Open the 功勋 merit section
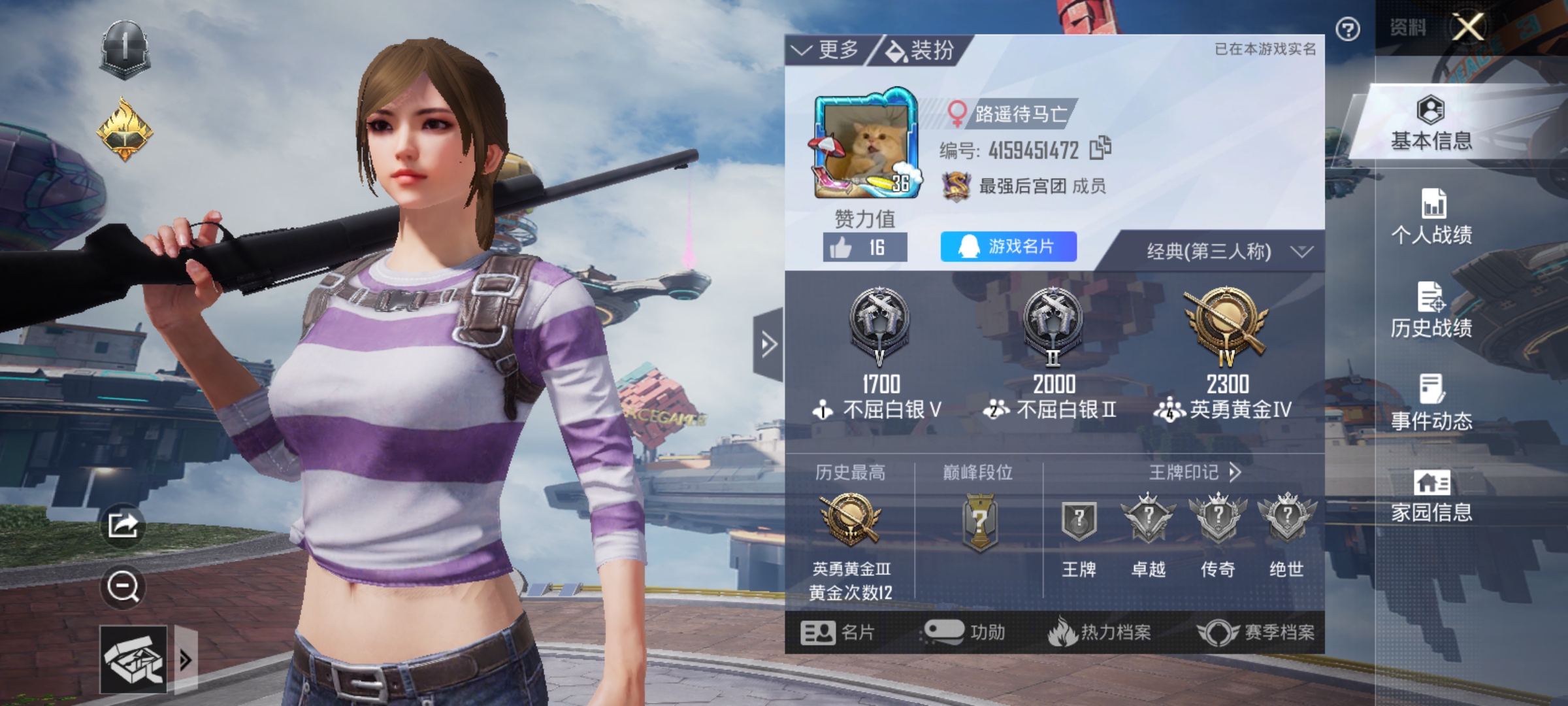 click(965, 632)
